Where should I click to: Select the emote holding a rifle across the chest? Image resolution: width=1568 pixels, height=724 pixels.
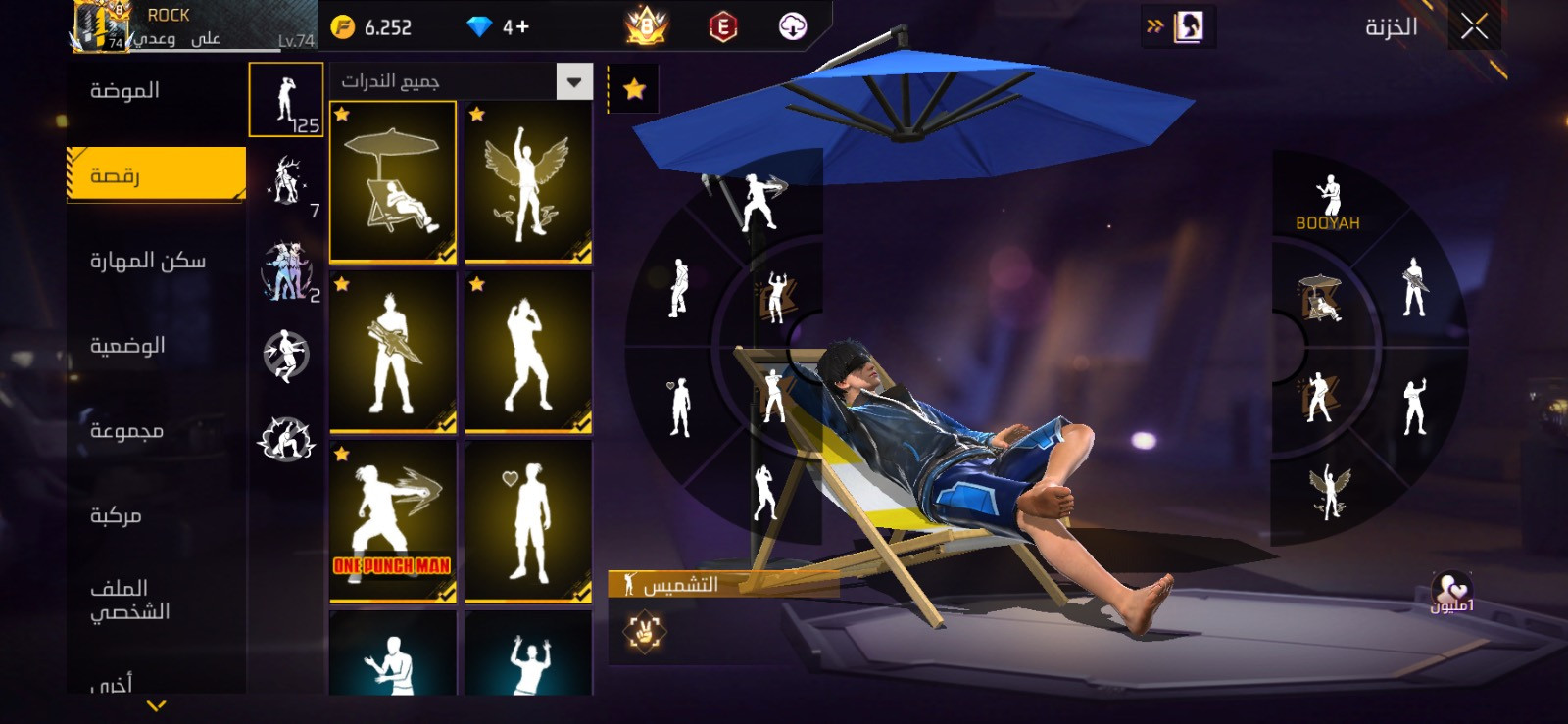[393, 352]
